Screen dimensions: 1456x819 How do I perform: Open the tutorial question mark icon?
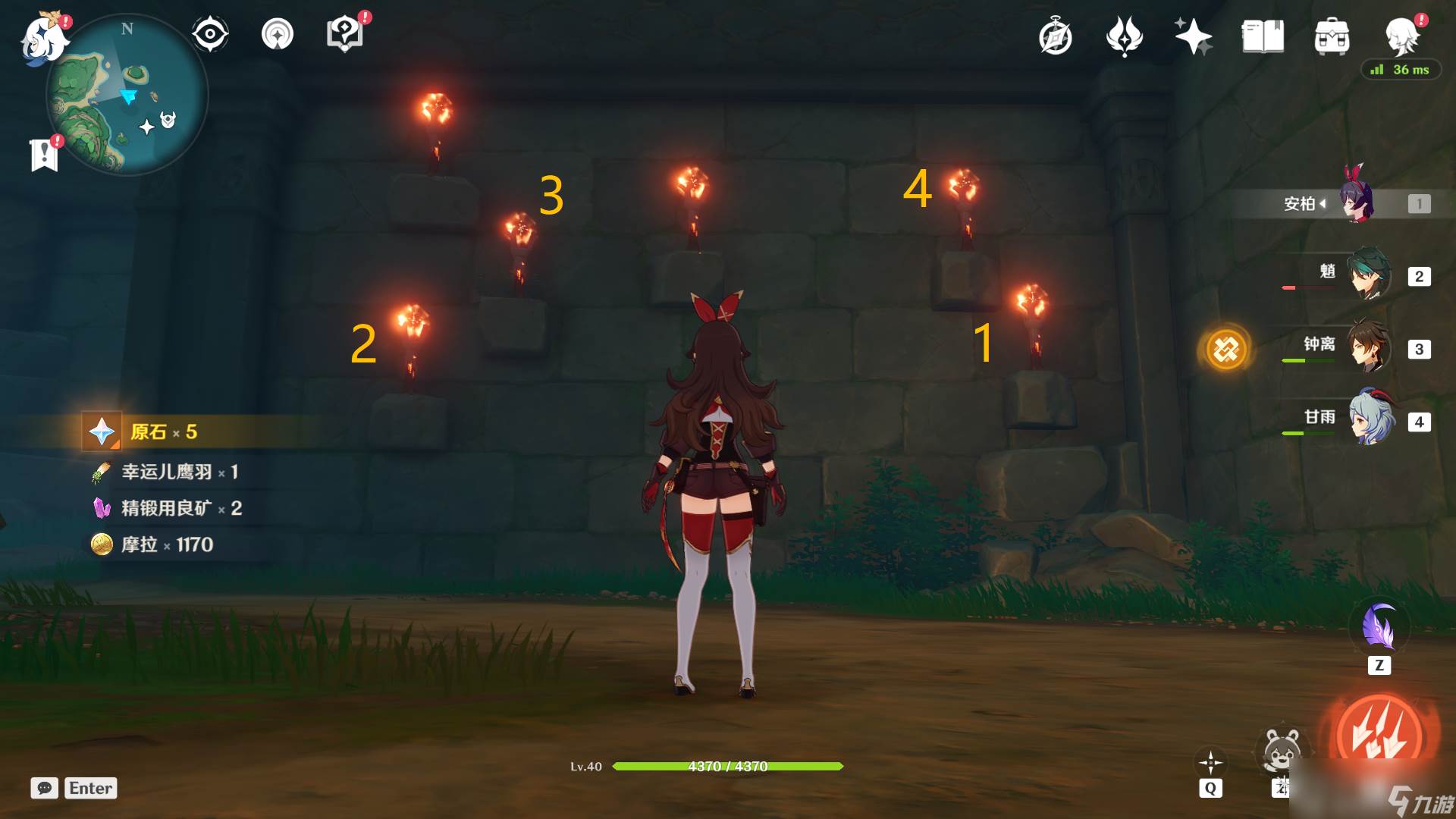345,34
